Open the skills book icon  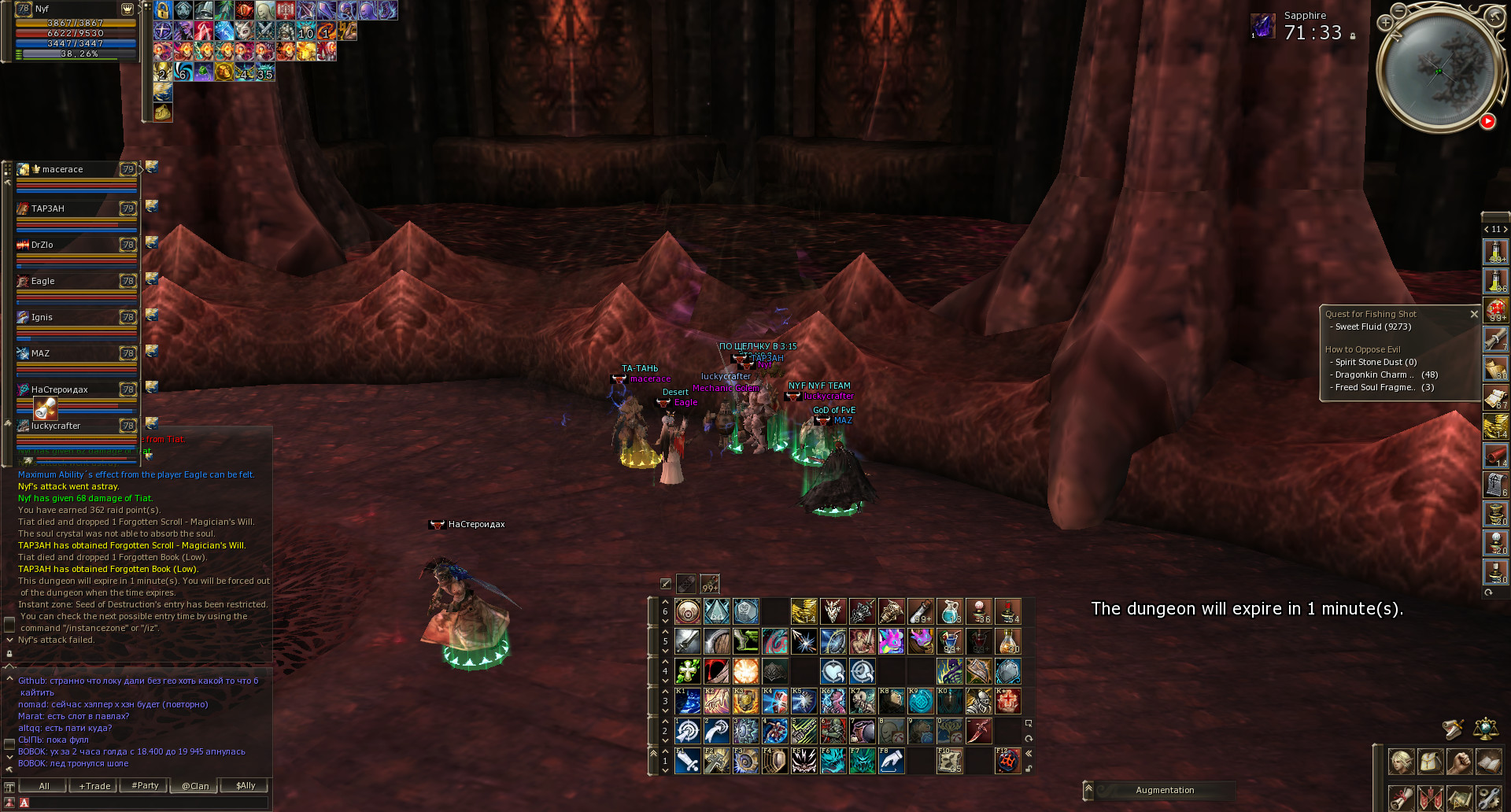1488,762
